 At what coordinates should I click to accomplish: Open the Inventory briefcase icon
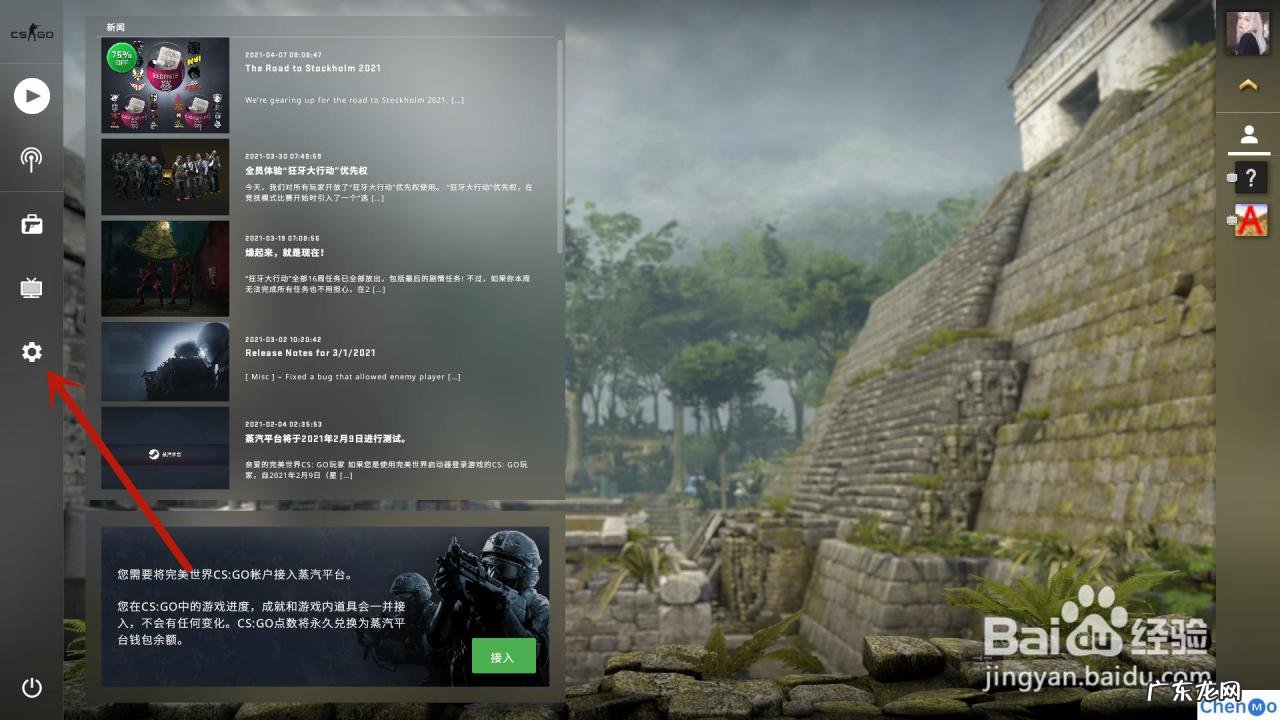pyautogui.click(x=31, y=223)
